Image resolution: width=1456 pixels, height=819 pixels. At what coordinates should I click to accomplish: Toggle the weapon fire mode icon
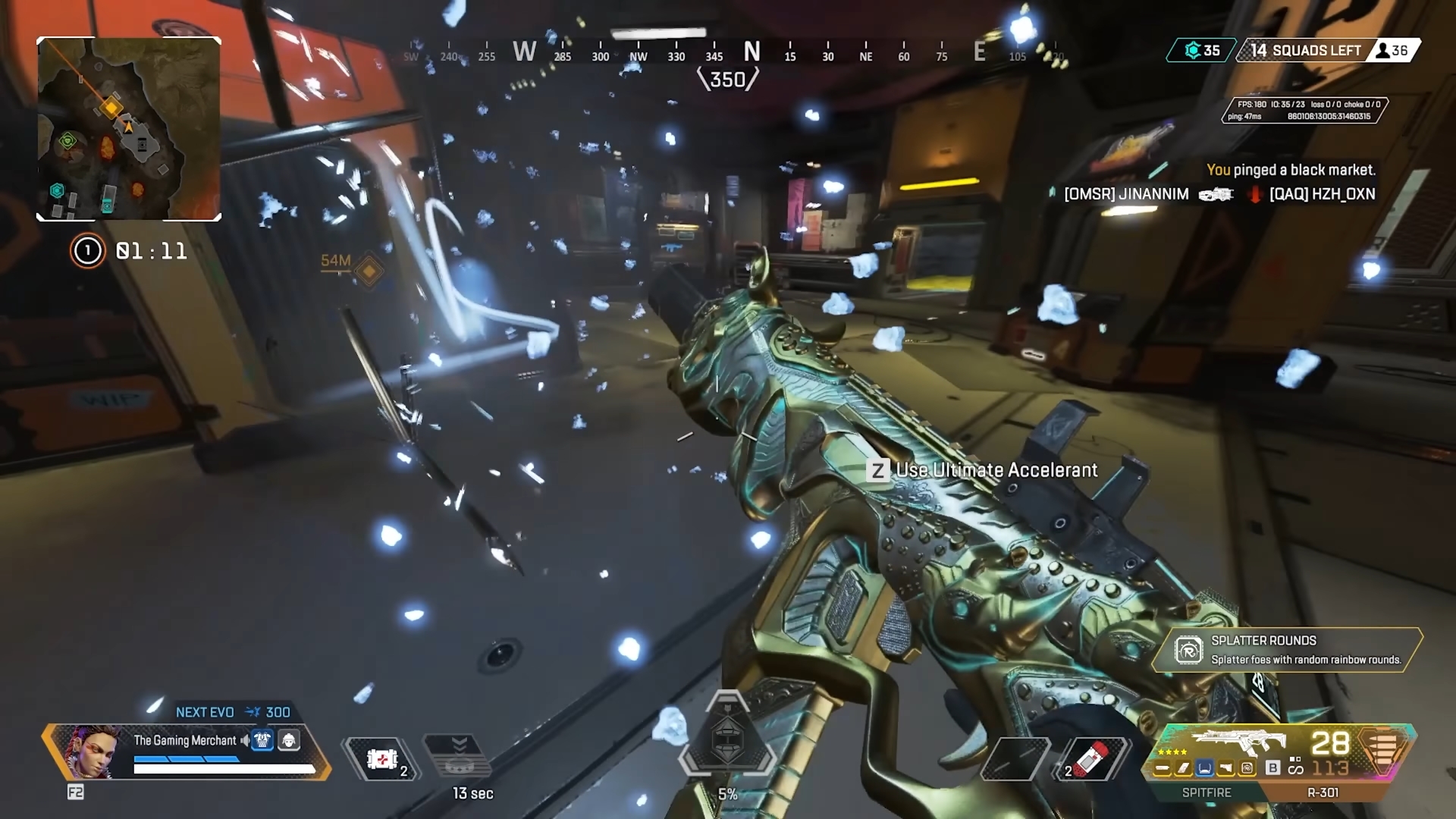click(1295, 768)
